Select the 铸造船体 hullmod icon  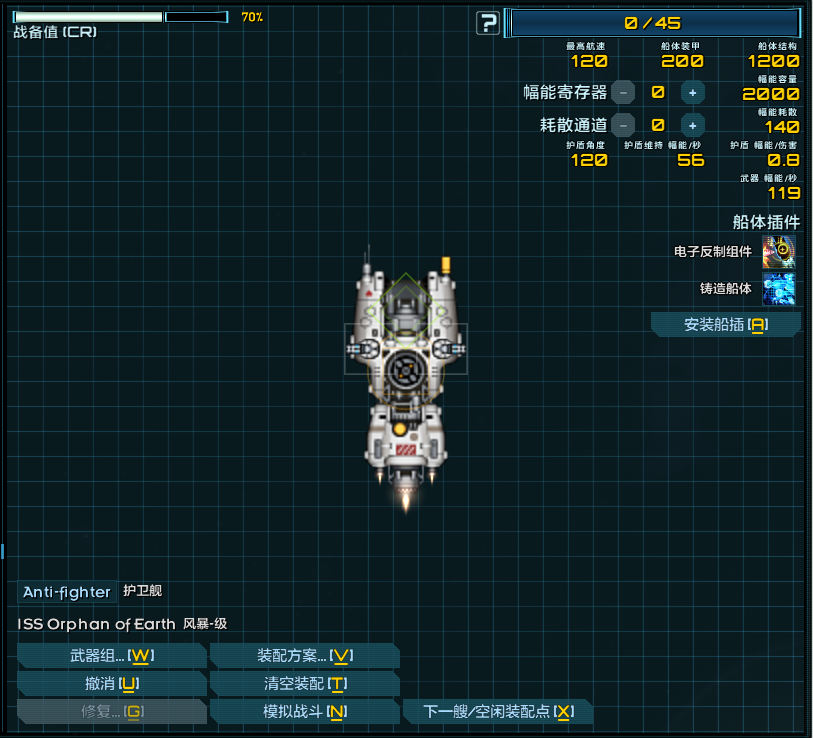point(779,288)
